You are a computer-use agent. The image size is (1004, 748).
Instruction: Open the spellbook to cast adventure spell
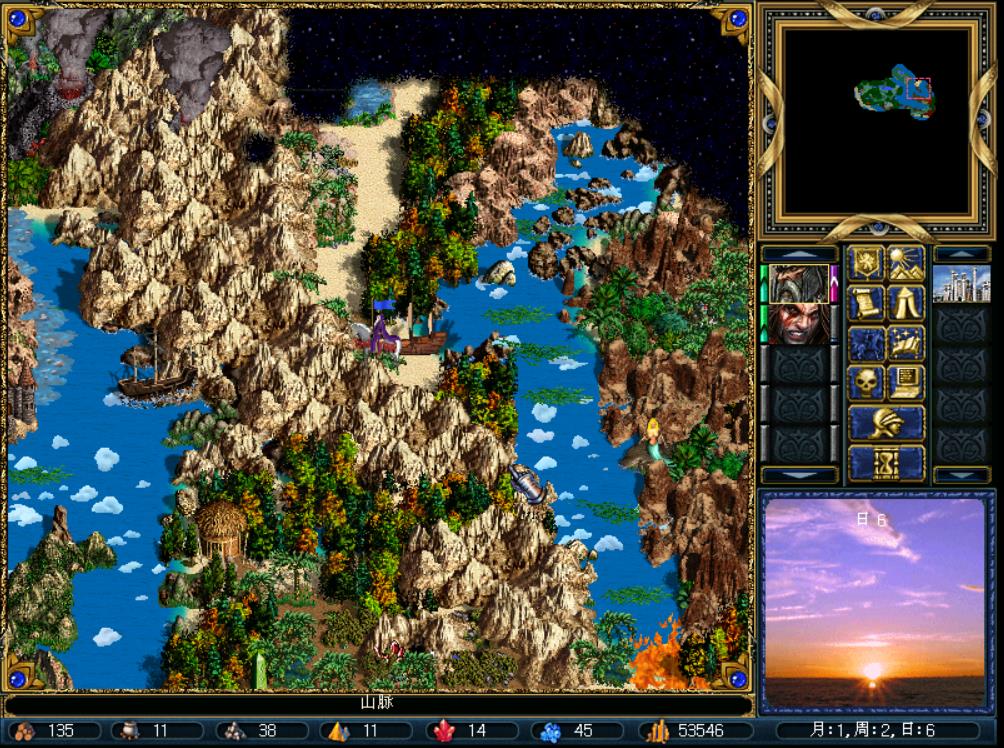tap(906, 343)
